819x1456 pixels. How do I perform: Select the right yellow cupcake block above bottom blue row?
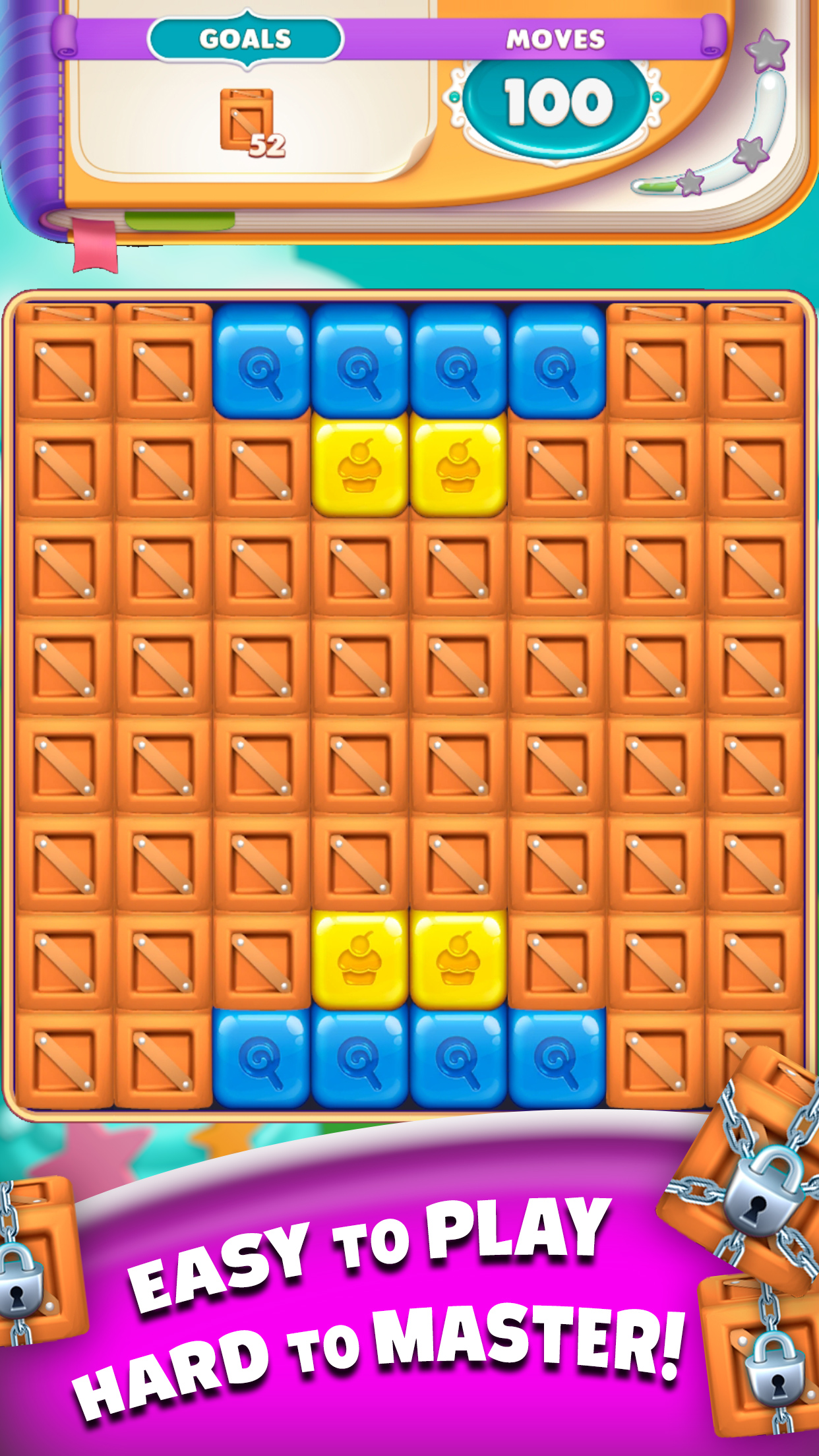(x=458, y=959)
